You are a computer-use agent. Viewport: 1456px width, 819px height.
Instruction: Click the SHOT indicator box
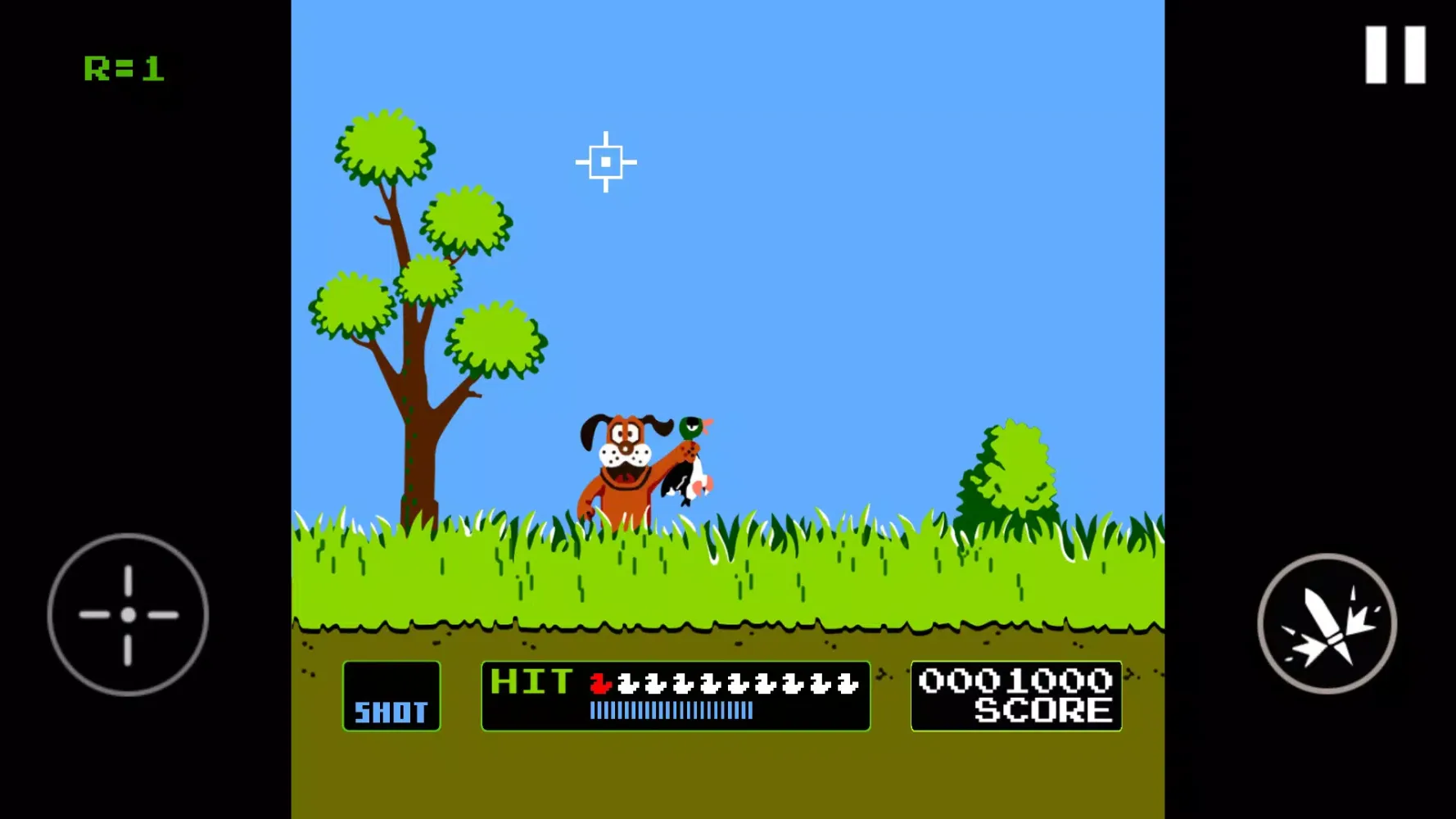click(391, 695)
